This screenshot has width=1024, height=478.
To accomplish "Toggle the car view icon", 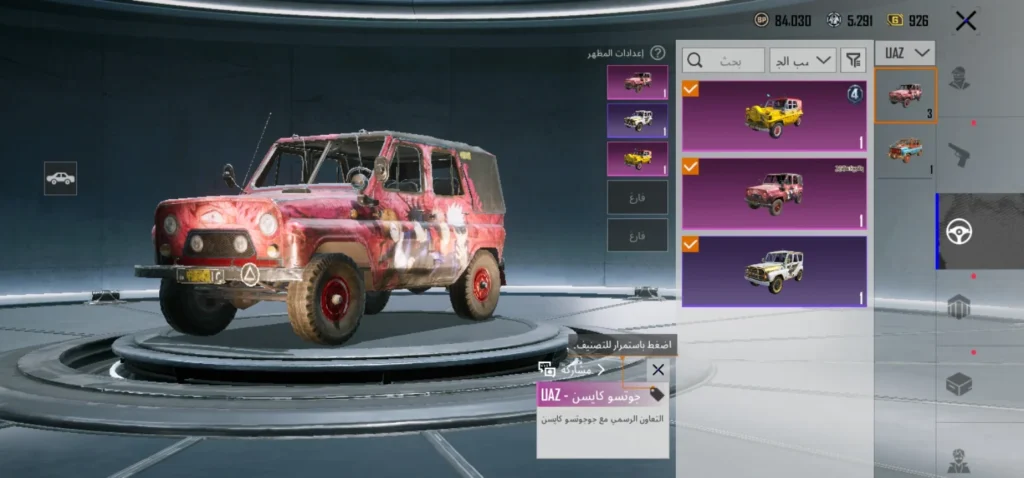I will tap(60, 178).
